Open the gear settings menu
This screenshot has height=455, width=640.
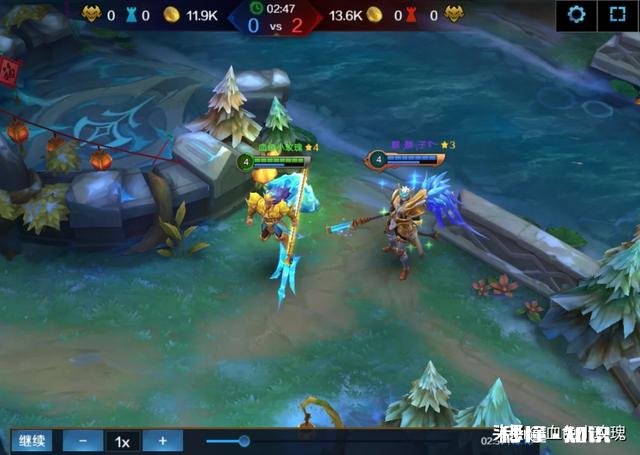576,15
